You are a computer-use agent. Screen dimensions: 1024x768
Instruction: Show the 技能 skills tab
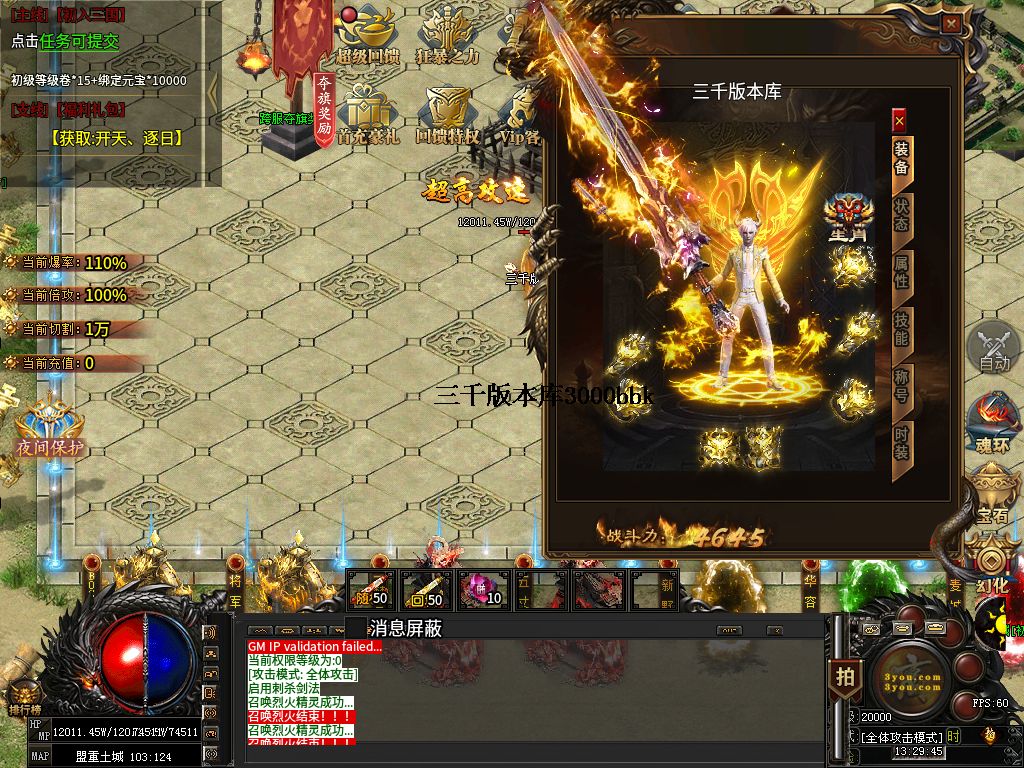(x=901, y=328)
